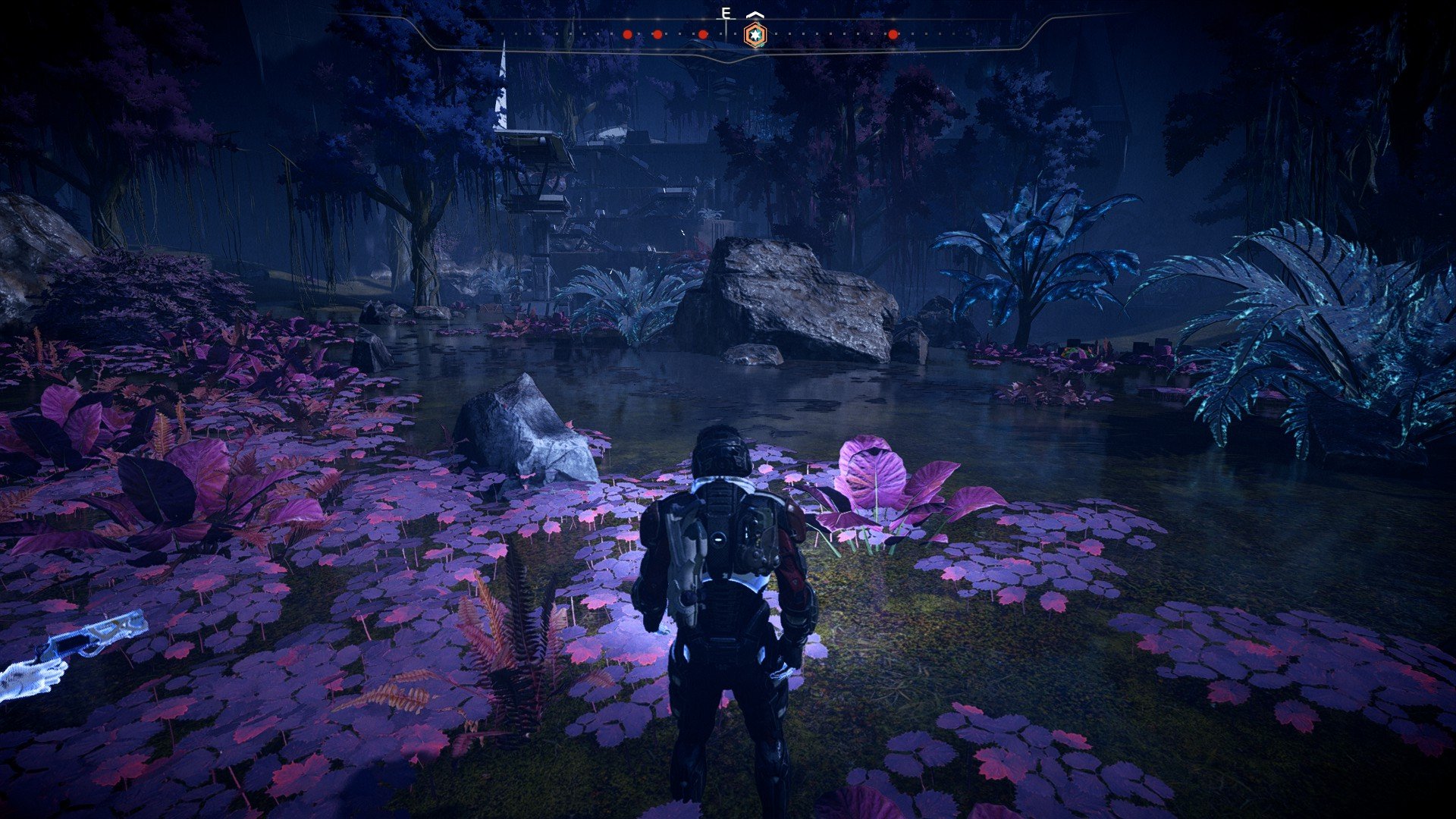Click the orange hexagon objective marker
The width and height of the screenshot is (1456, 819).
click(x=755, y=34)
